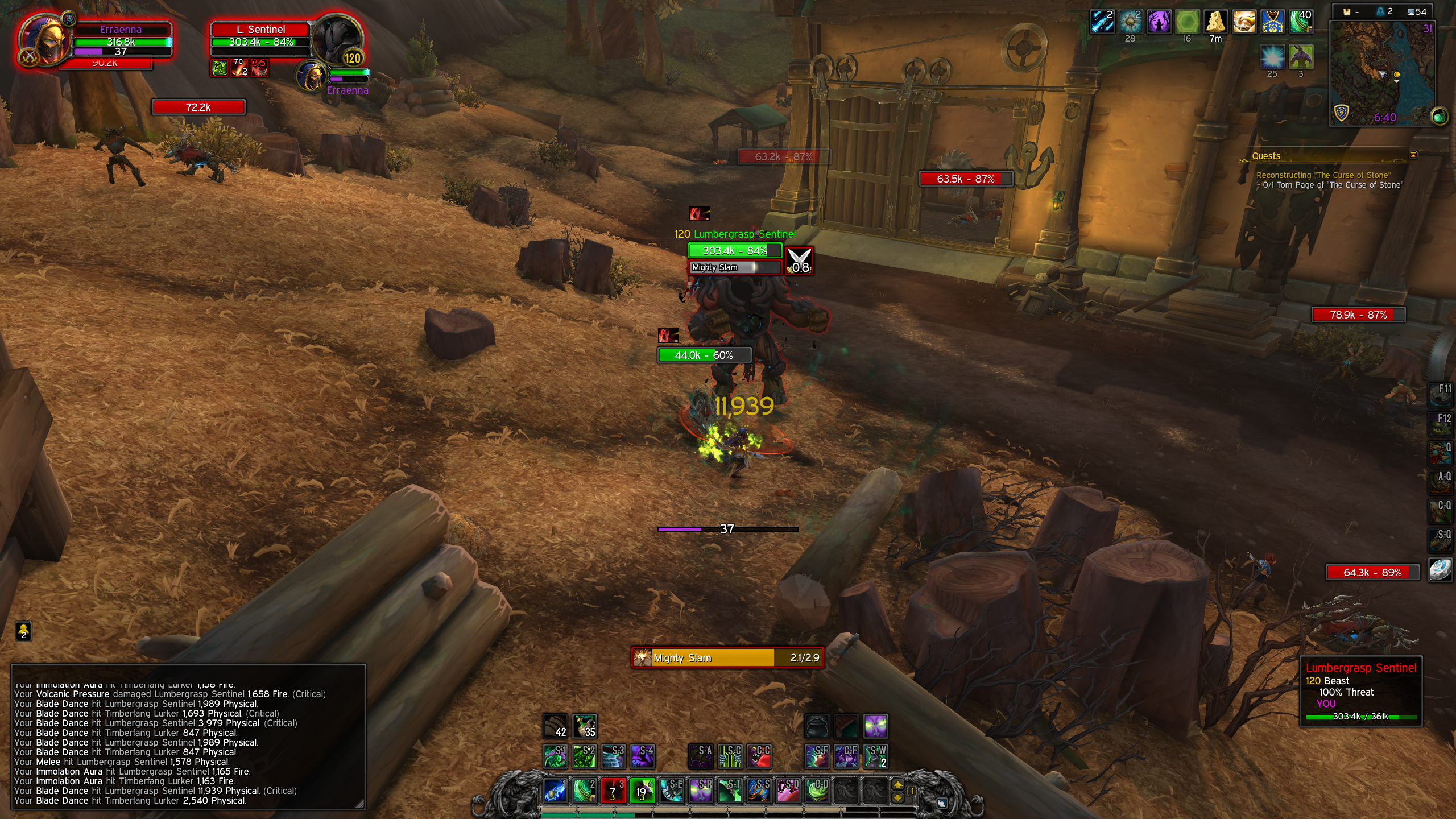The image size is (1456, 819).
Task: Activate the blue glaive ability in slot 1
Action: pyautogui.click(x=555, y=791)
